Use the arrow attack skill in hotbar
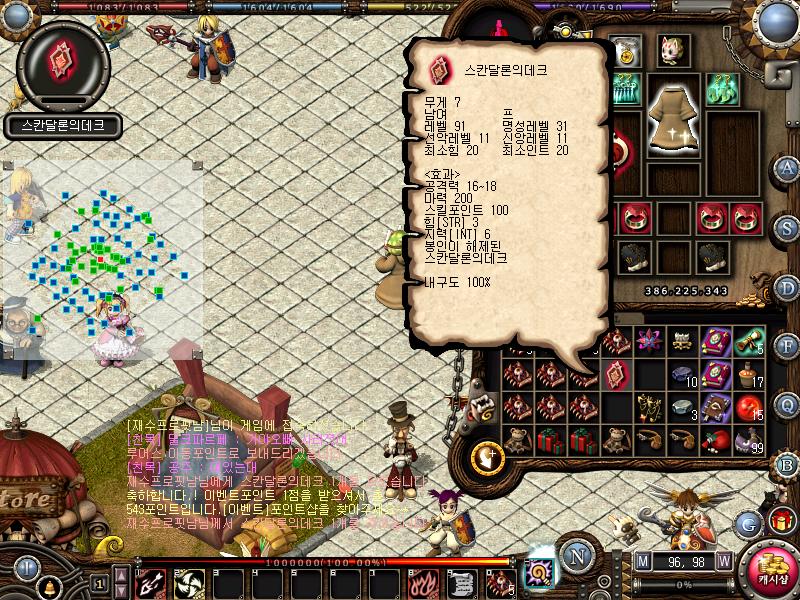 151,582
